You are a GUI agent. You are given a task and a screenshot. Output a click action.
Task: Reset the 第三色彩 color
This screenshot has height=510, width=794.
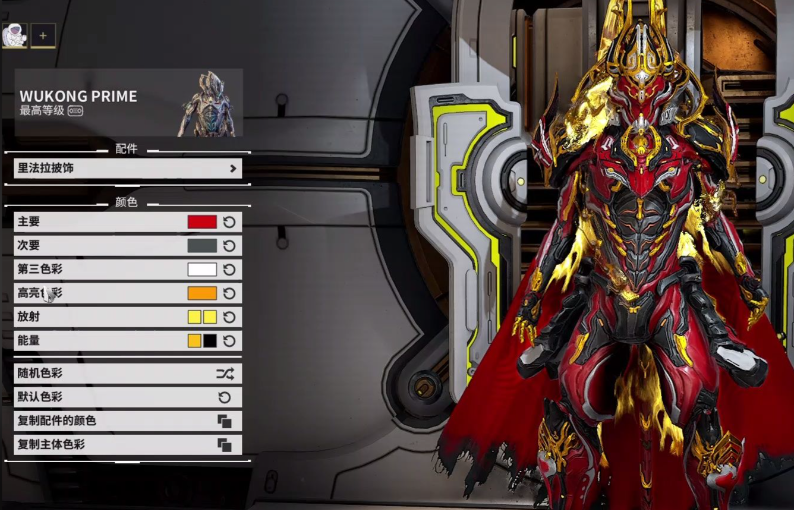tap(229, 270)
